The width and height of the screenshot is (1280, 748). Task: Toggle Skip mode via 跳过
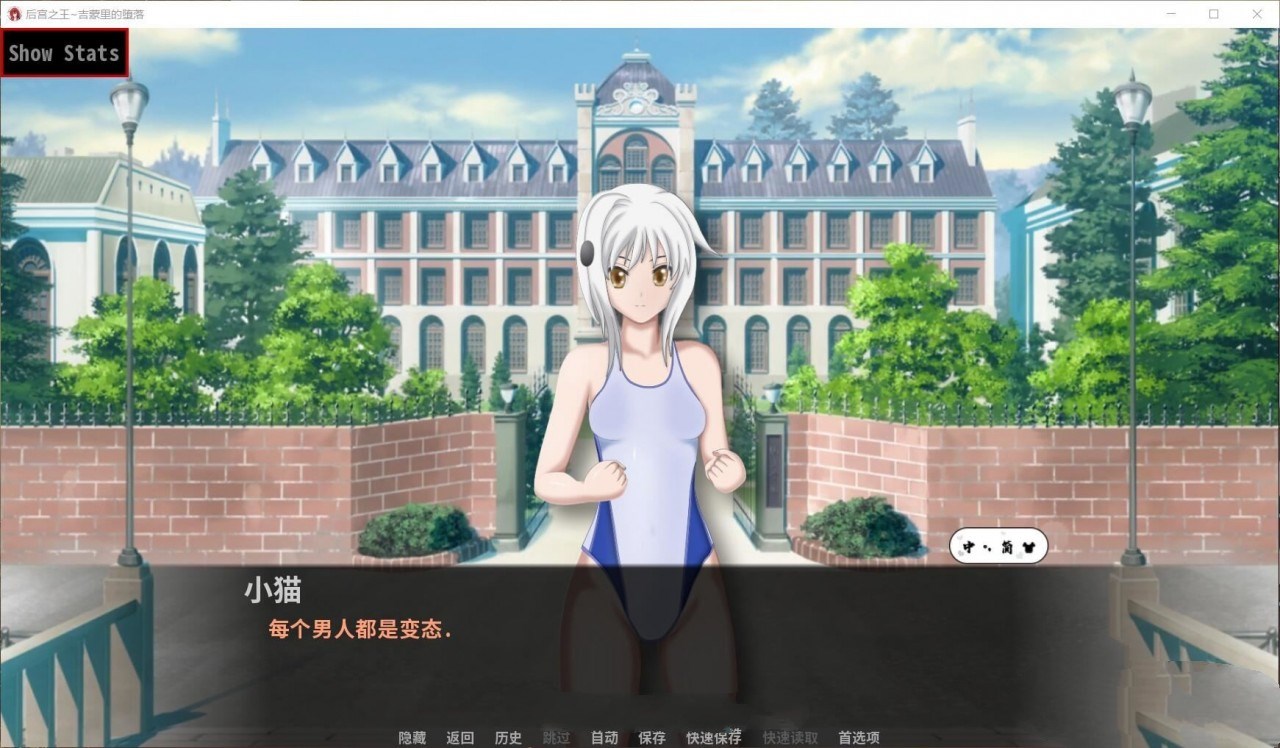click(555, 737)
